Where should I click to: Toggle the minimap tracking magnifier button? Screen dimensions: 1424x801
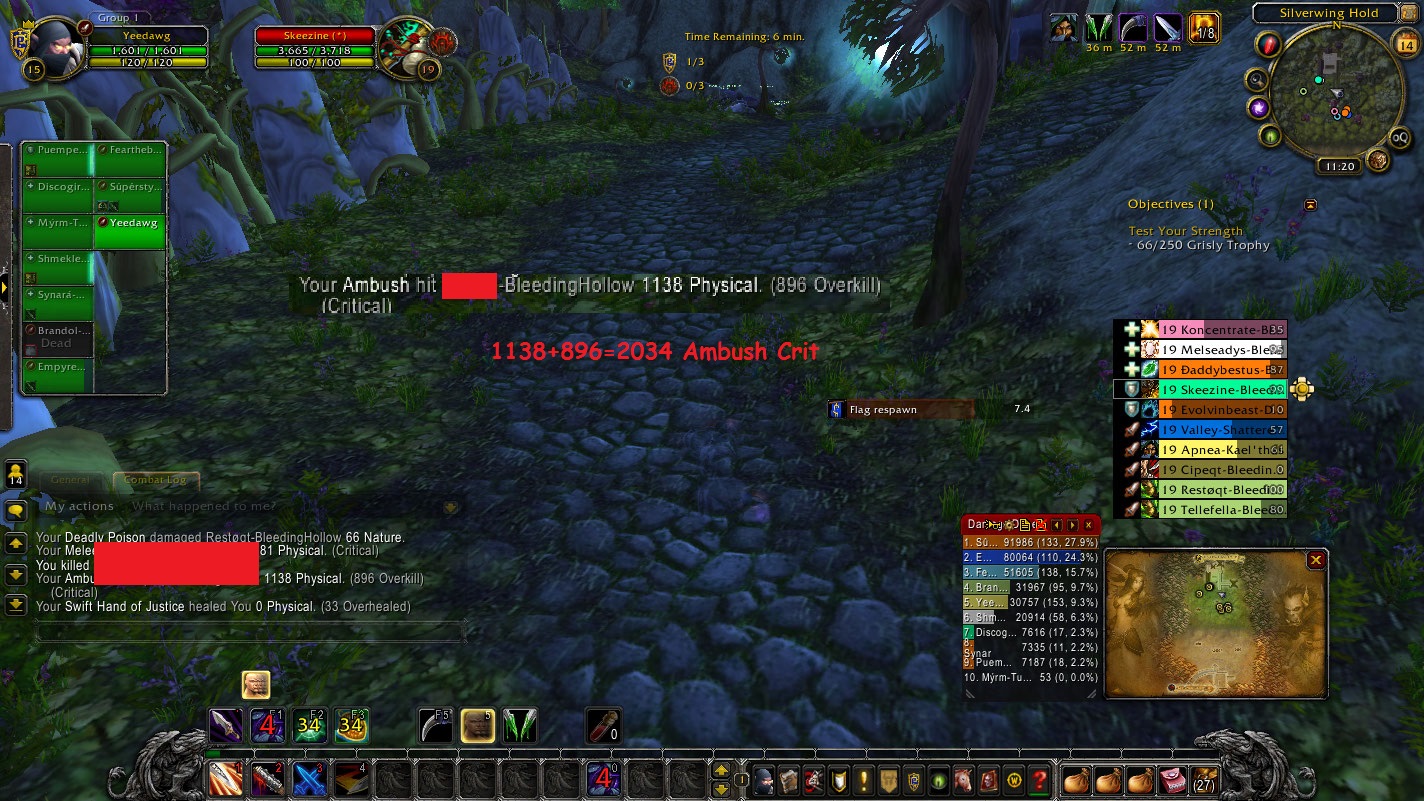[1256, 80]
